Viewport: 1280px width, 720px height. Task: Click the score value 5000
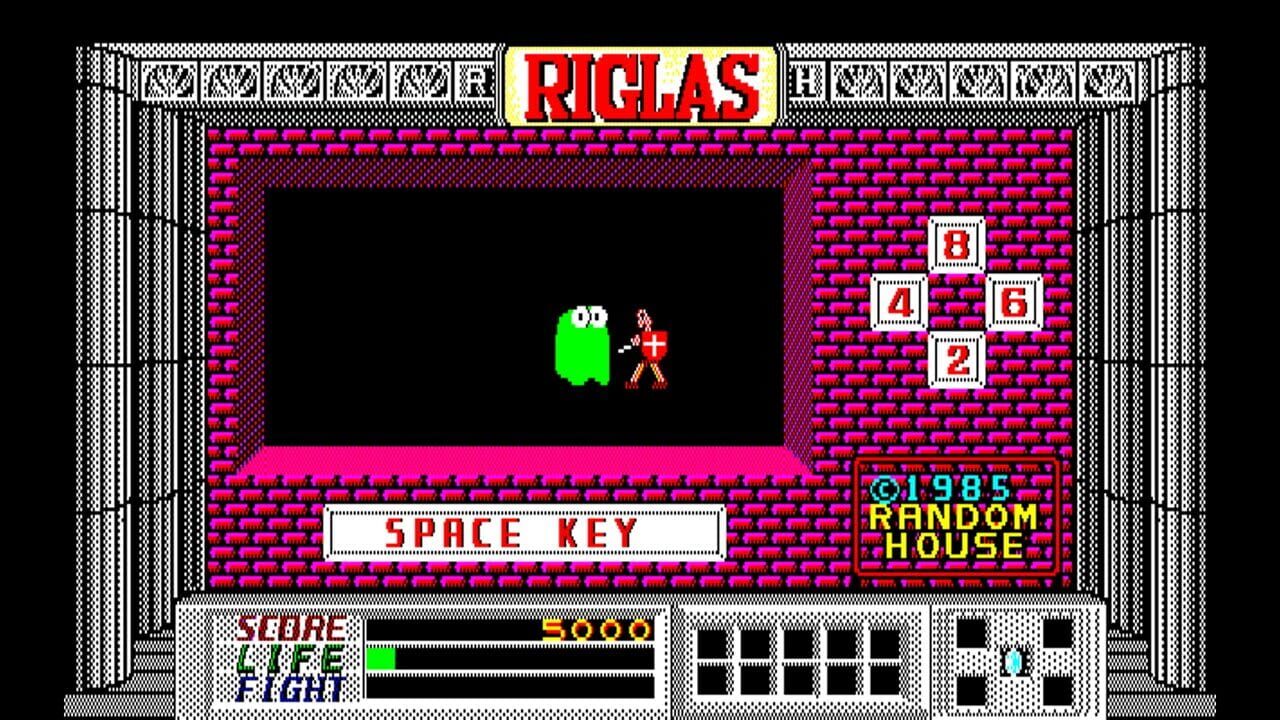point(600,630)
